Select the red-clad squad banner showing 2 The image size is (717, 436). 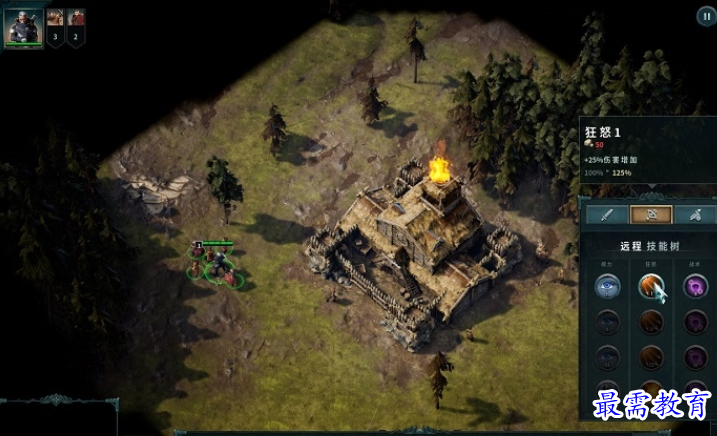pyautogui.click(x=76, y=24)
